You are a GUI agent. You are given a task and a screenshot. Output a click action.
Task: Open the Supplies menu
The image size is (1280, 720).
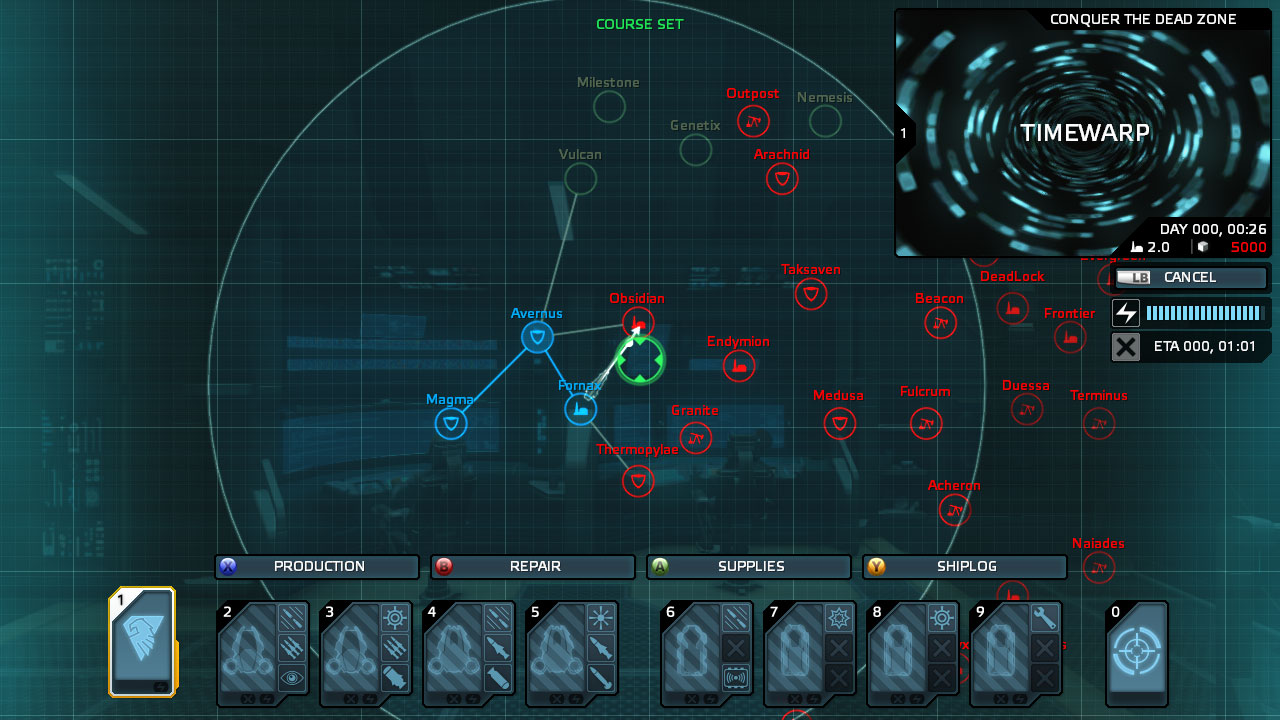[749, 567]
